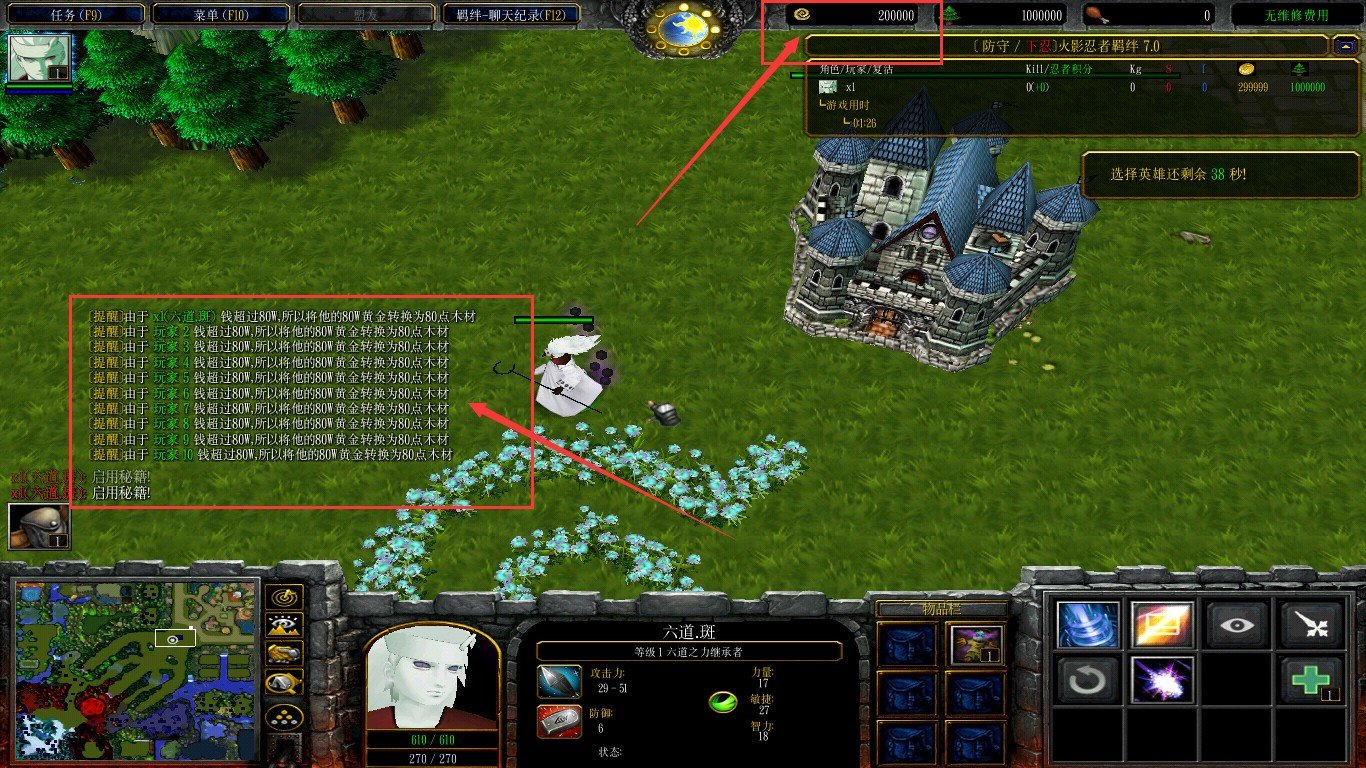Open the 聊天纪录 (F12) chat log
The image size is (1366, 768).
click(x=511, y=15)
